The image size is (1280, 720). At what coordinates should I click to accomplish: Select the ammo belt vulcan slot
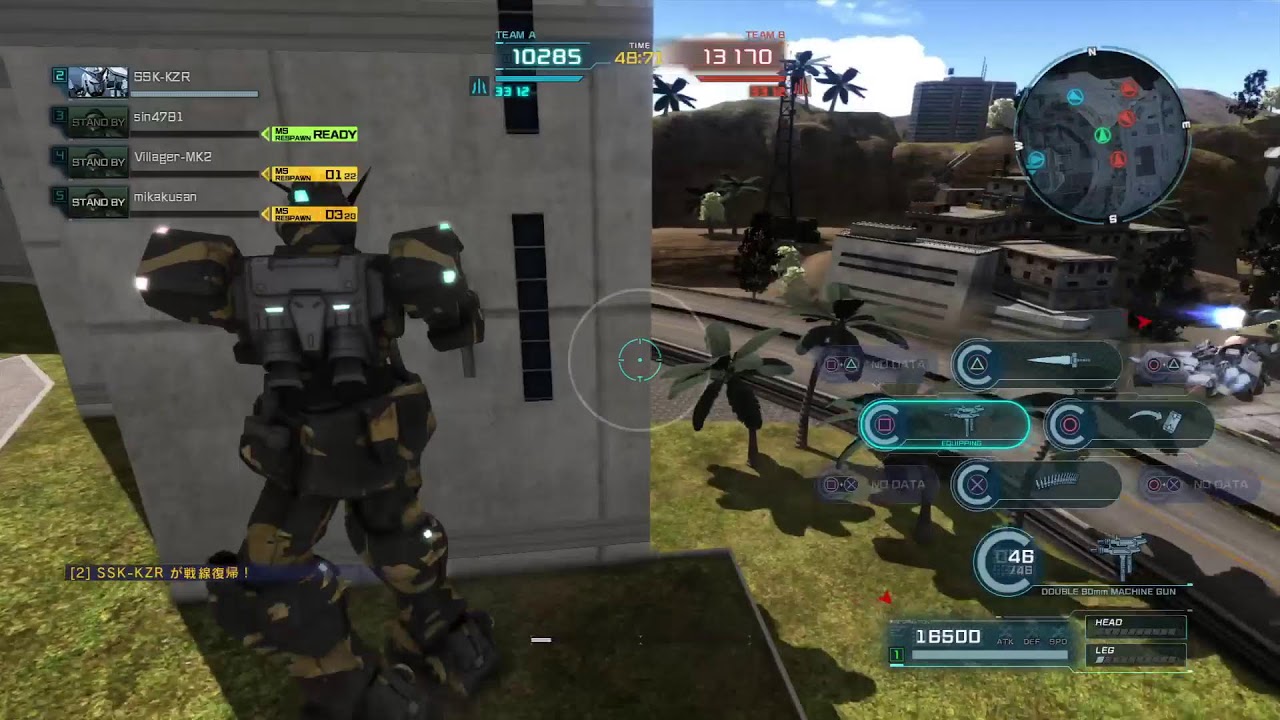click(1036, 484)
